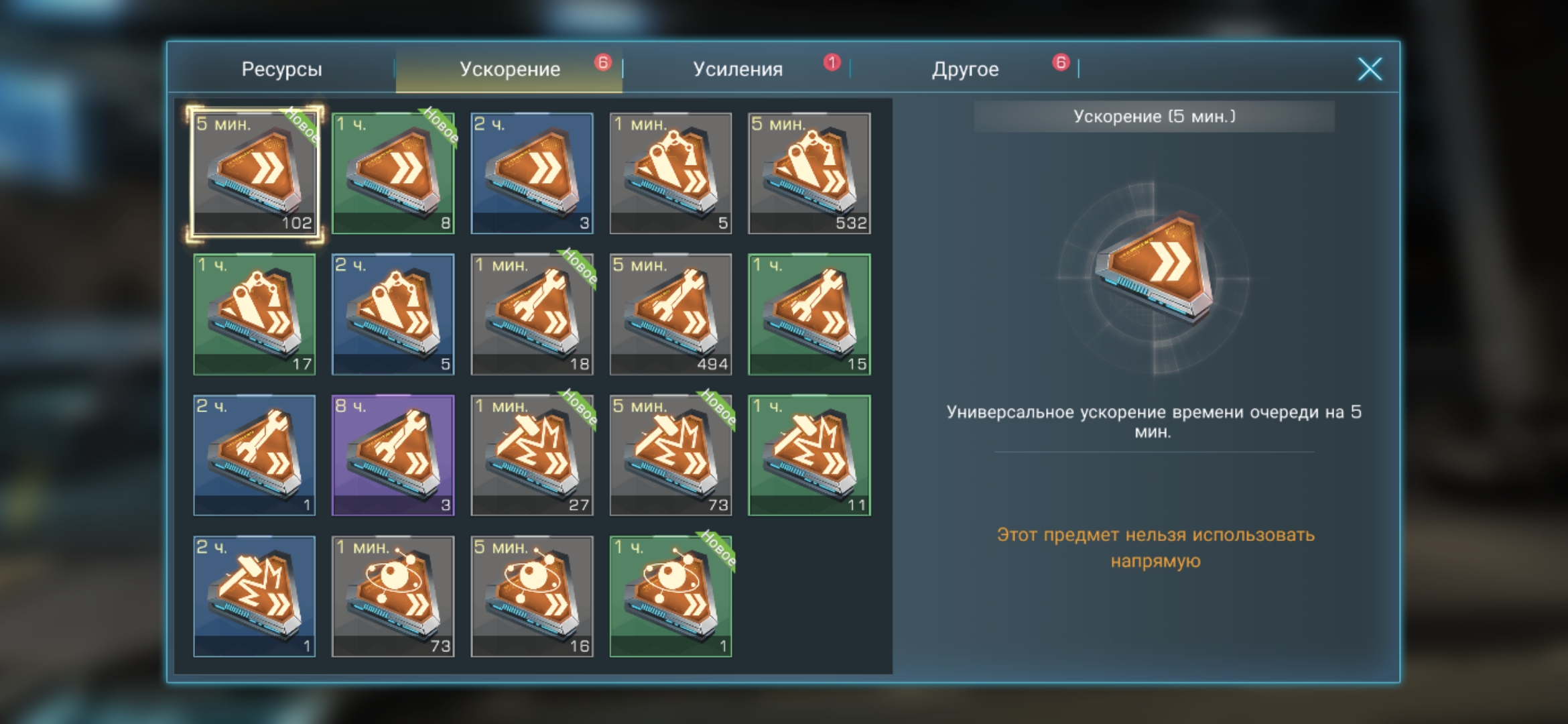Select the 1 мин. crane speedup, count 5
The height and width of the screenshot is (724, 1568).
[x=671, y=173]
